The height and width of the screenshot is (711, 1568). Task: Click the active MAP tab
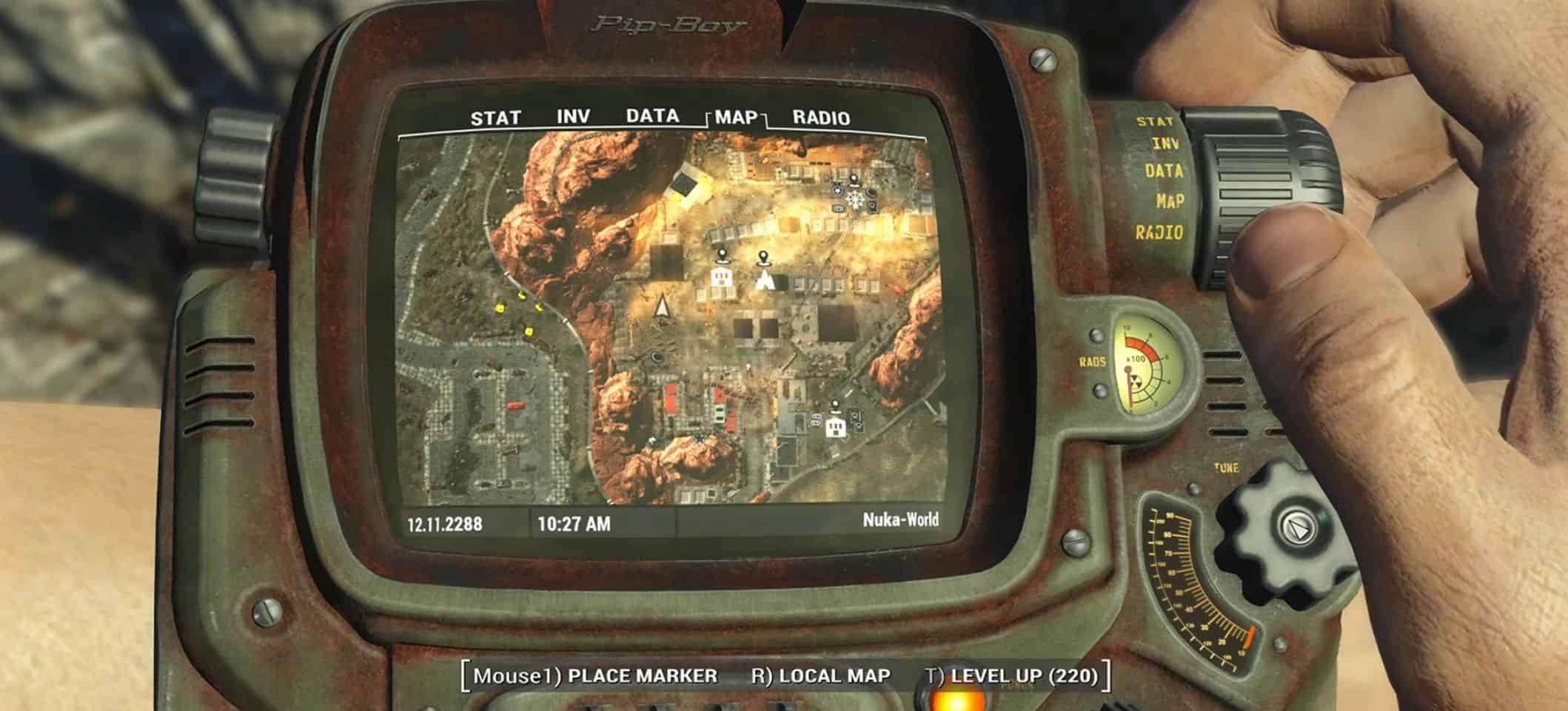(736, 117)
